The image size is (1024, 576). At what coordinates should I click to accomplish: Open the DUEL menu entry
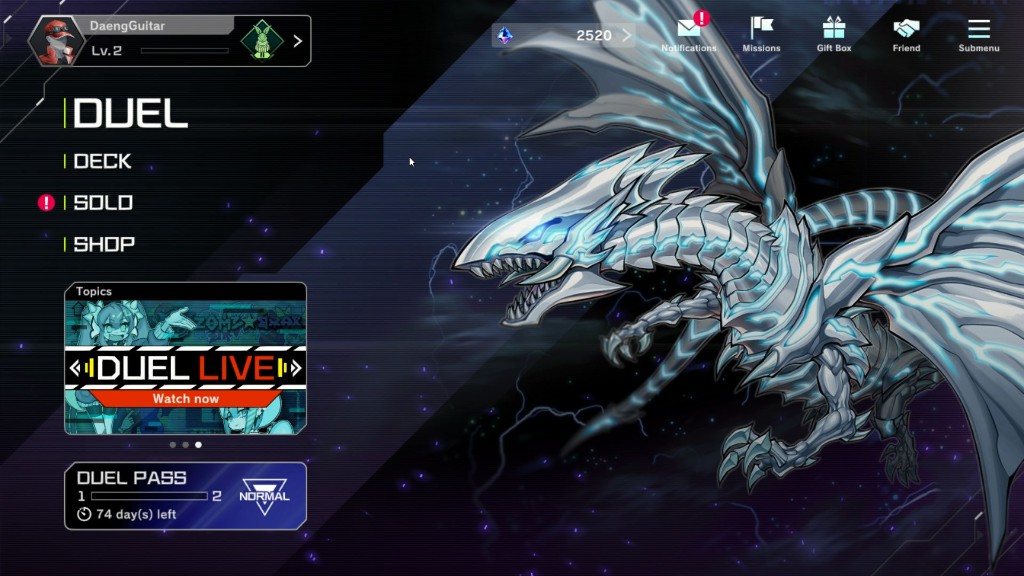(x=130, y=113)
